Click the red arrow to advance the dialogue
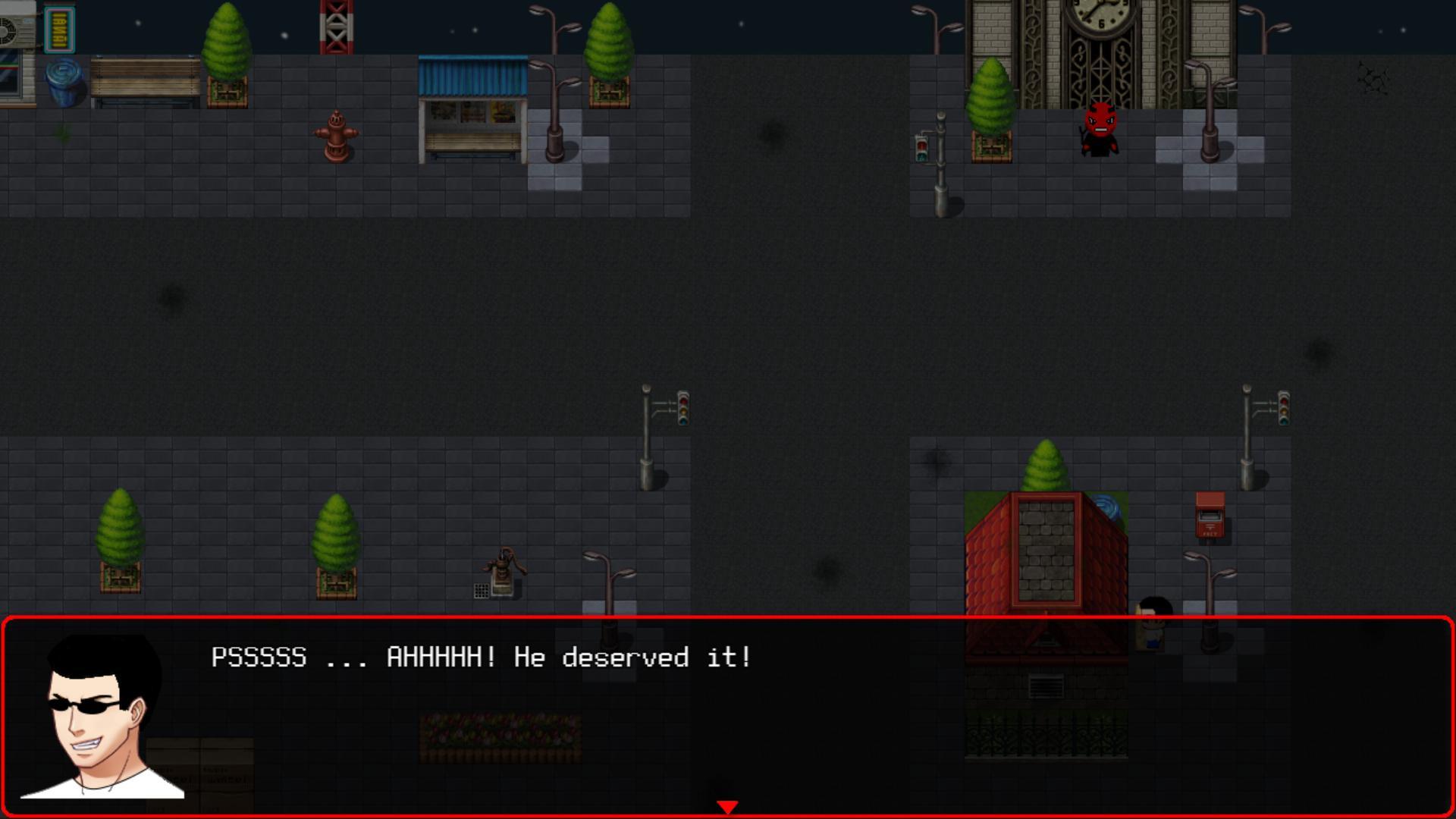Image resolution: width=1456 pixels, height=819 pixels. 729,806
